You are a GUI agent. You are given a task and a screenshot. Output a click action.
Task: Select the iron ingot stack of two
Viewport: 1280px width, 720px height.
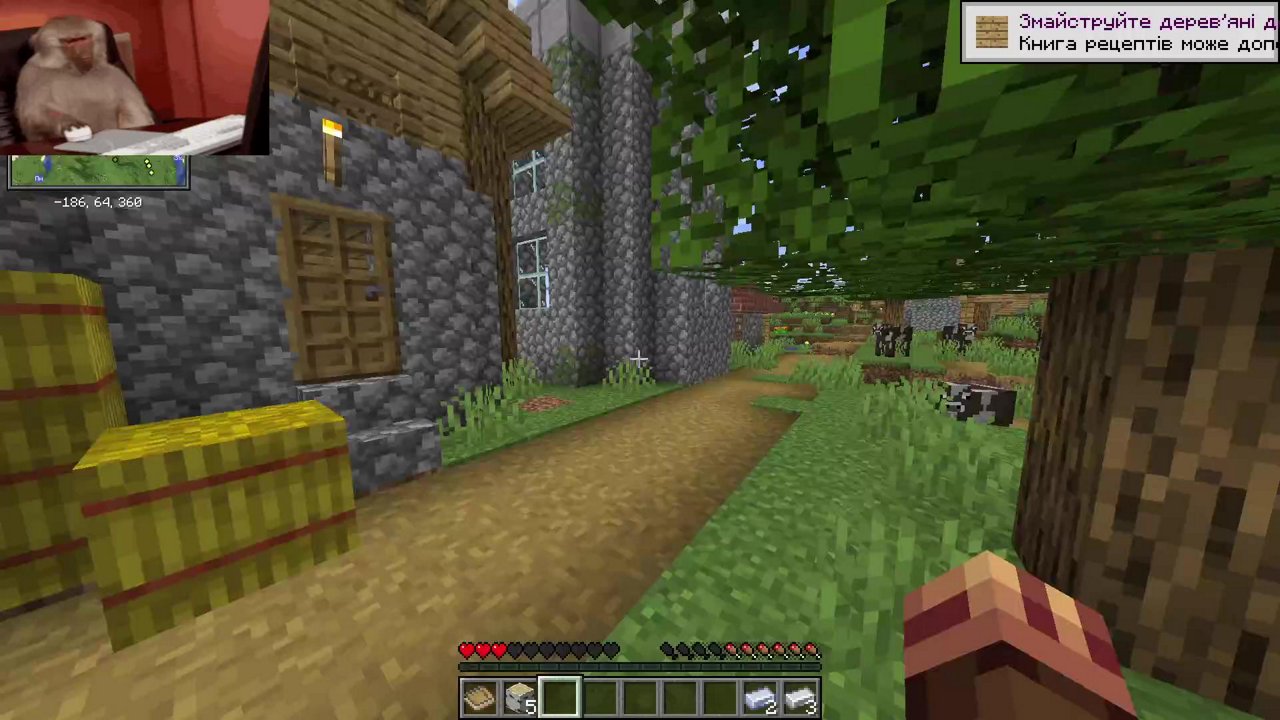click(x=759, y=695)
